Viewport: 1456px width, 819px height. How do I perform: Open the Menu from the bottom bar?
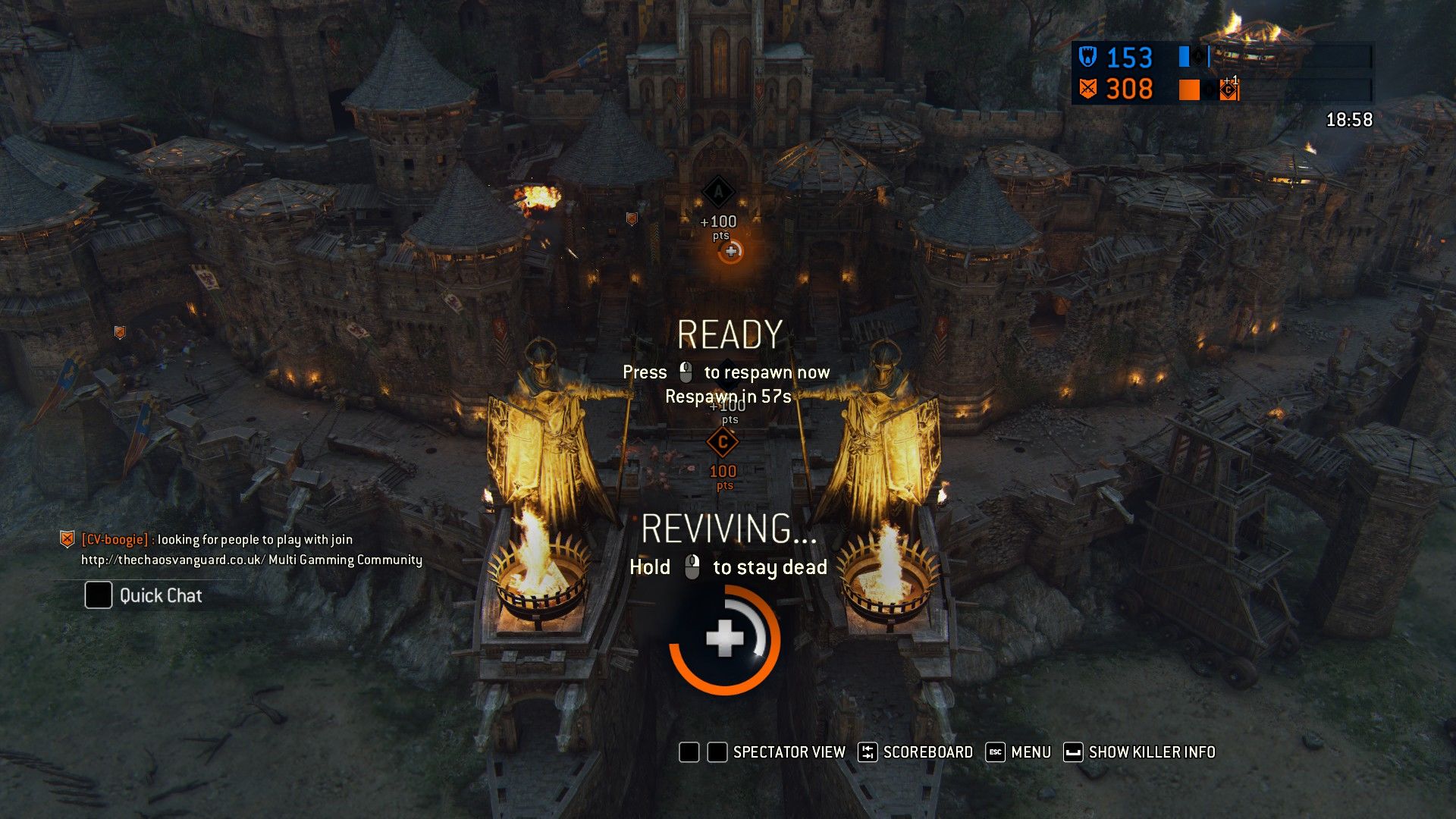point(1030,752)
